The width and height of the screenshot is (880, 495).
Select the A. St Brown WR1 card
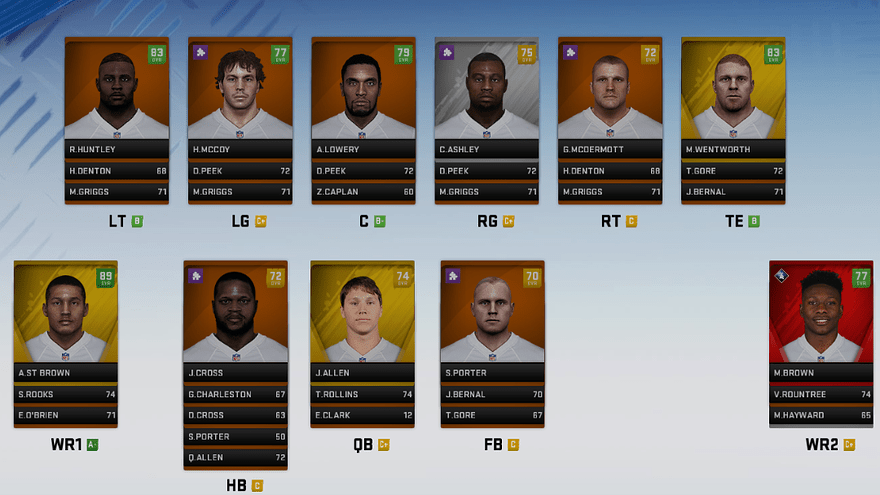(65, 318)
